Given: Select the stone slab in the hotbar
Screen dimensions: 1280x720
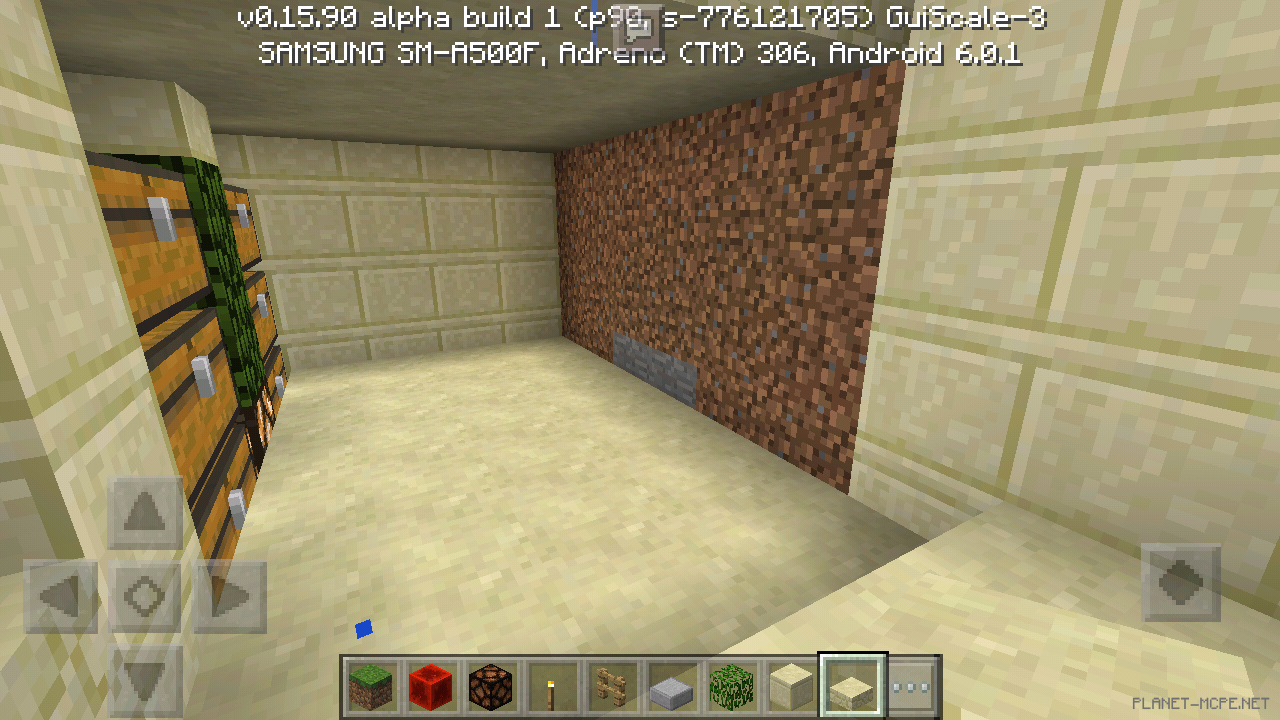Looking at the screenshot, I should click(671, 686).
